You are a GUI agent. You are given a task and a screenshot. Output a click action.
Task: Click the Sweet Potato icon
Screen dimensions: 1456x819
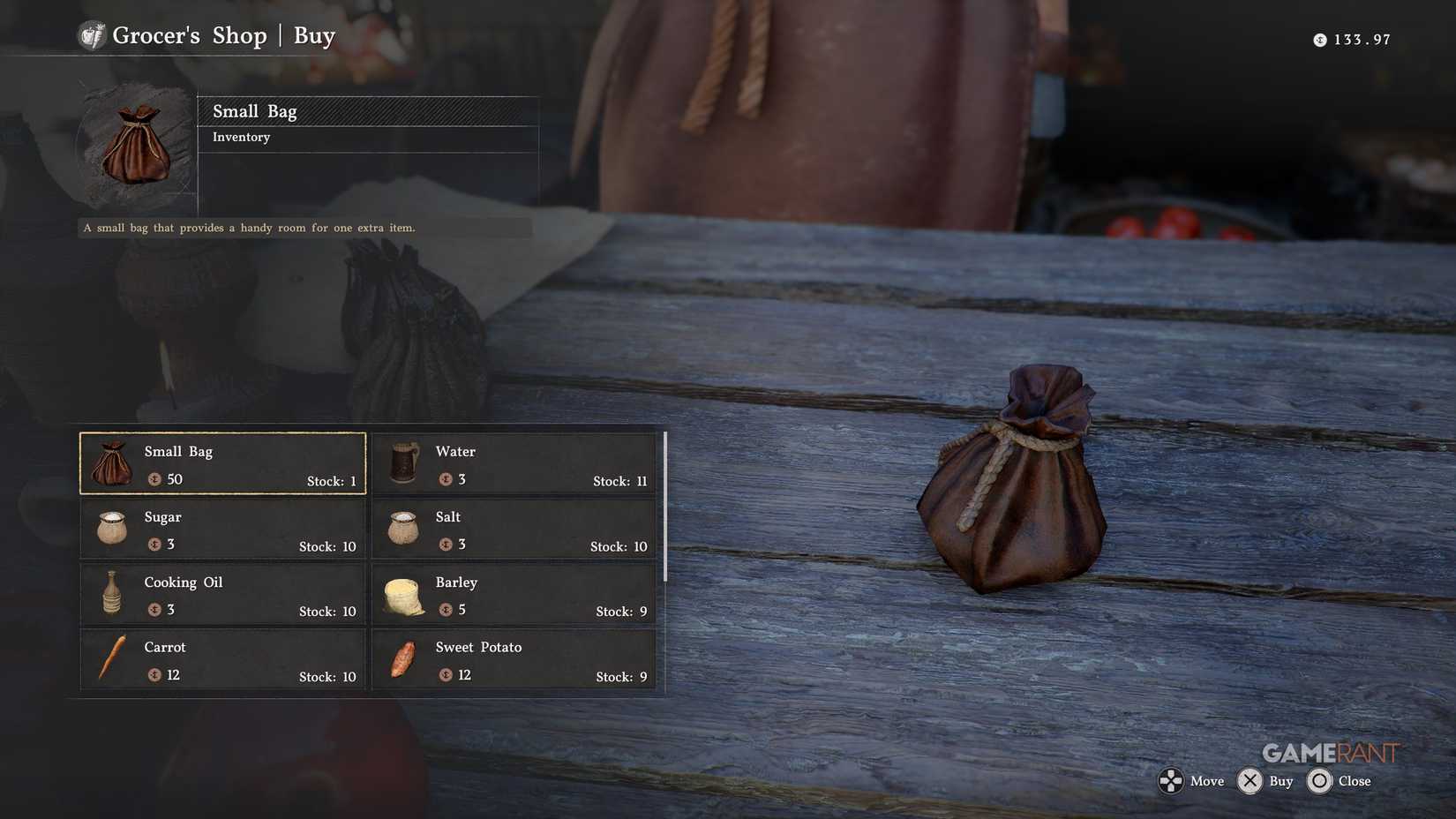point(402,658)
